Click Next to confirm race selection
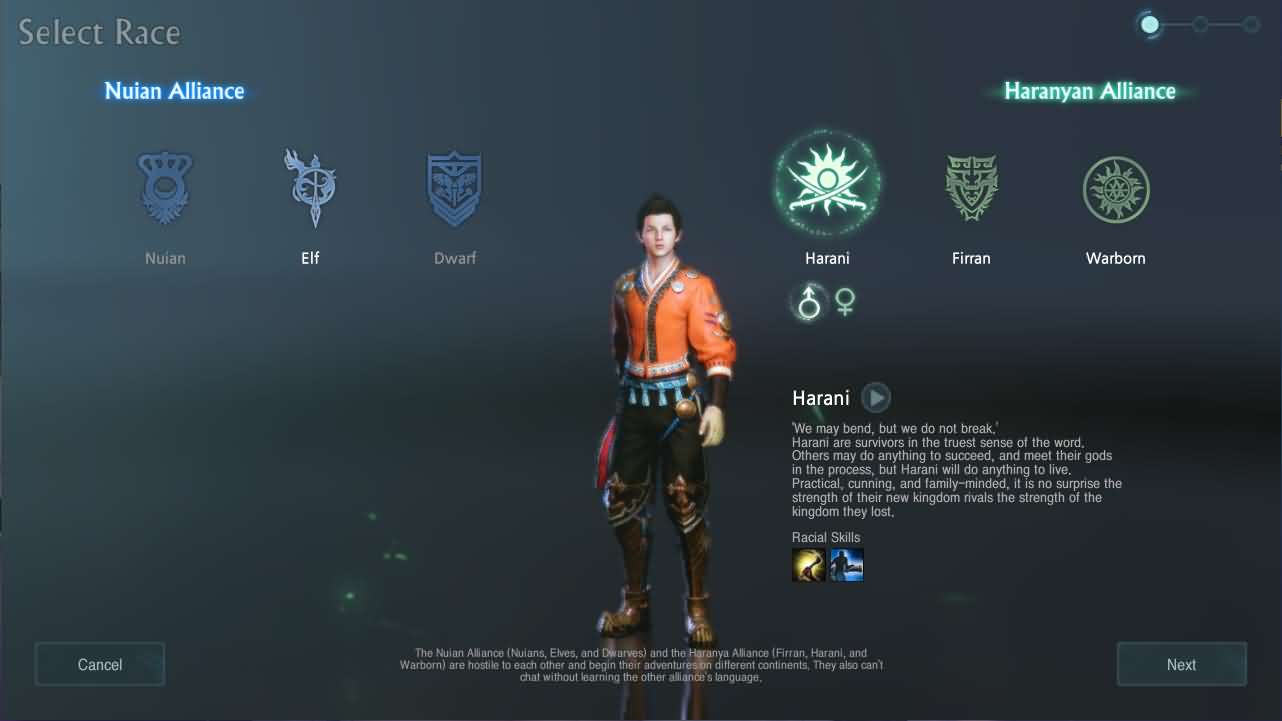 point(1181,664)
